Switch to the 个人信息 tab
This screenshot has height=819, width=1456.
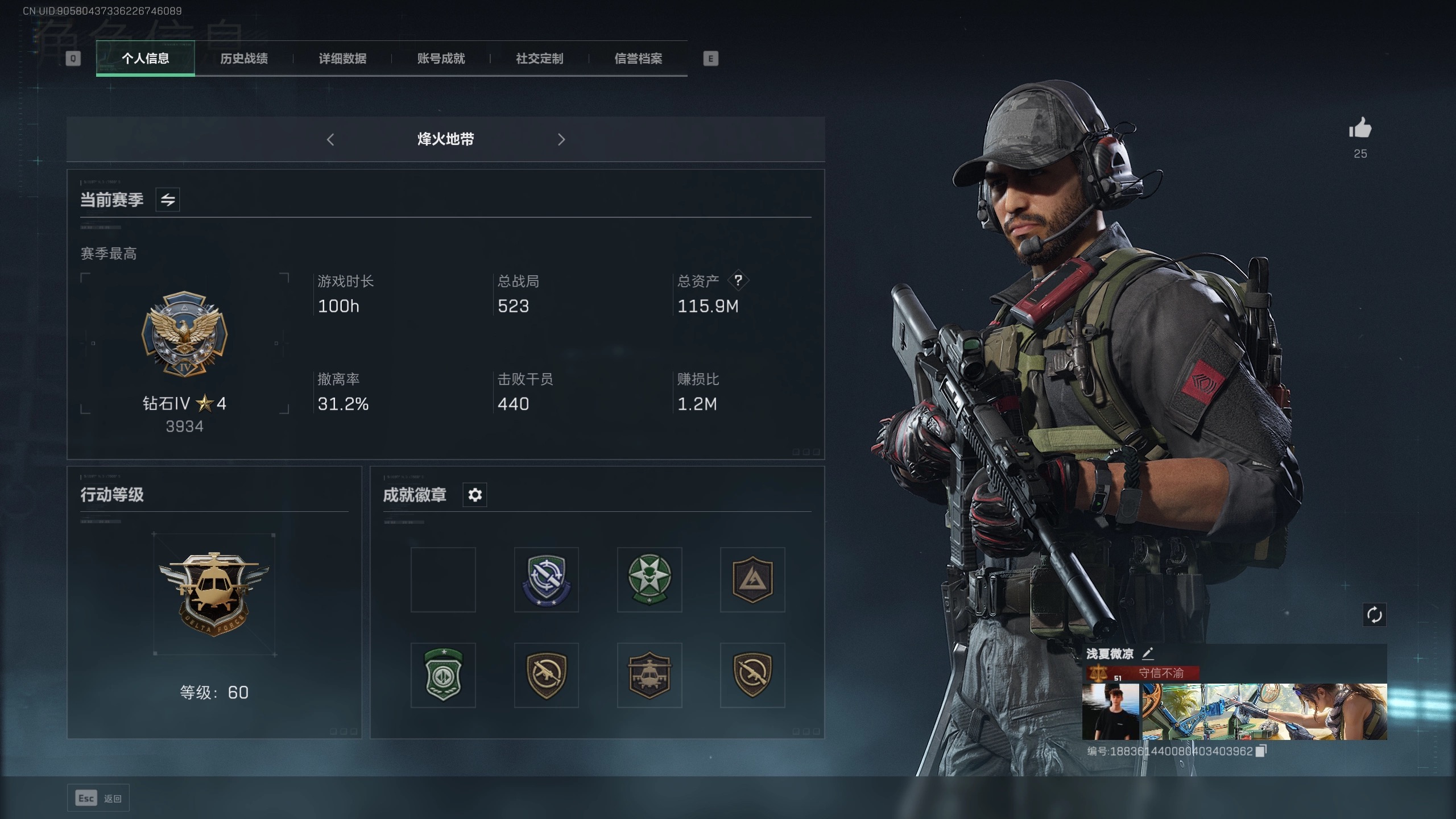point(145,59)
